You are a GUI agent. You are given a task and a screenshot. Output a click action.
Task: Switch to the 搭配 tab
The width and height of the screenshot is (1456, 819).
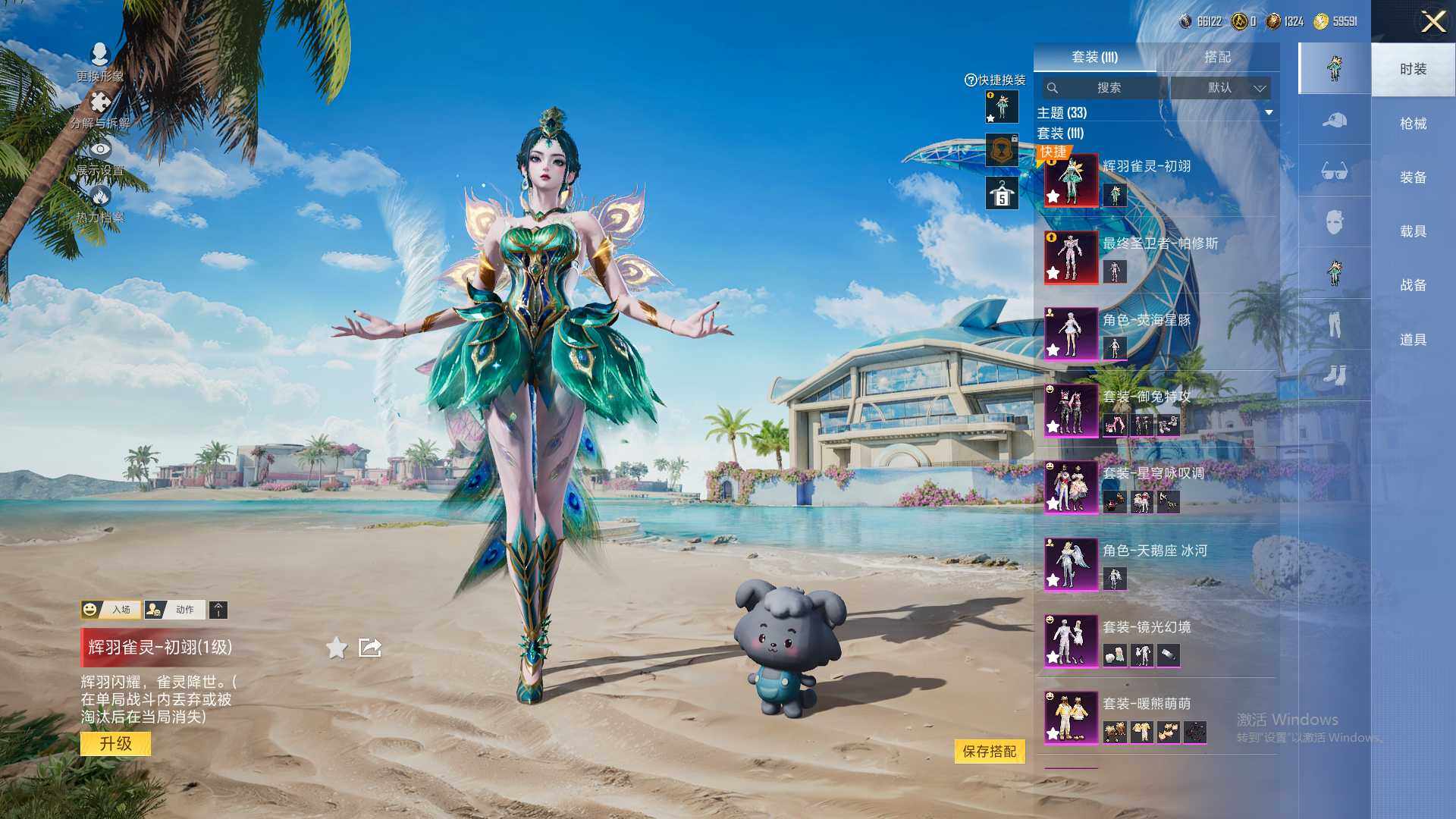[1217, 57]
